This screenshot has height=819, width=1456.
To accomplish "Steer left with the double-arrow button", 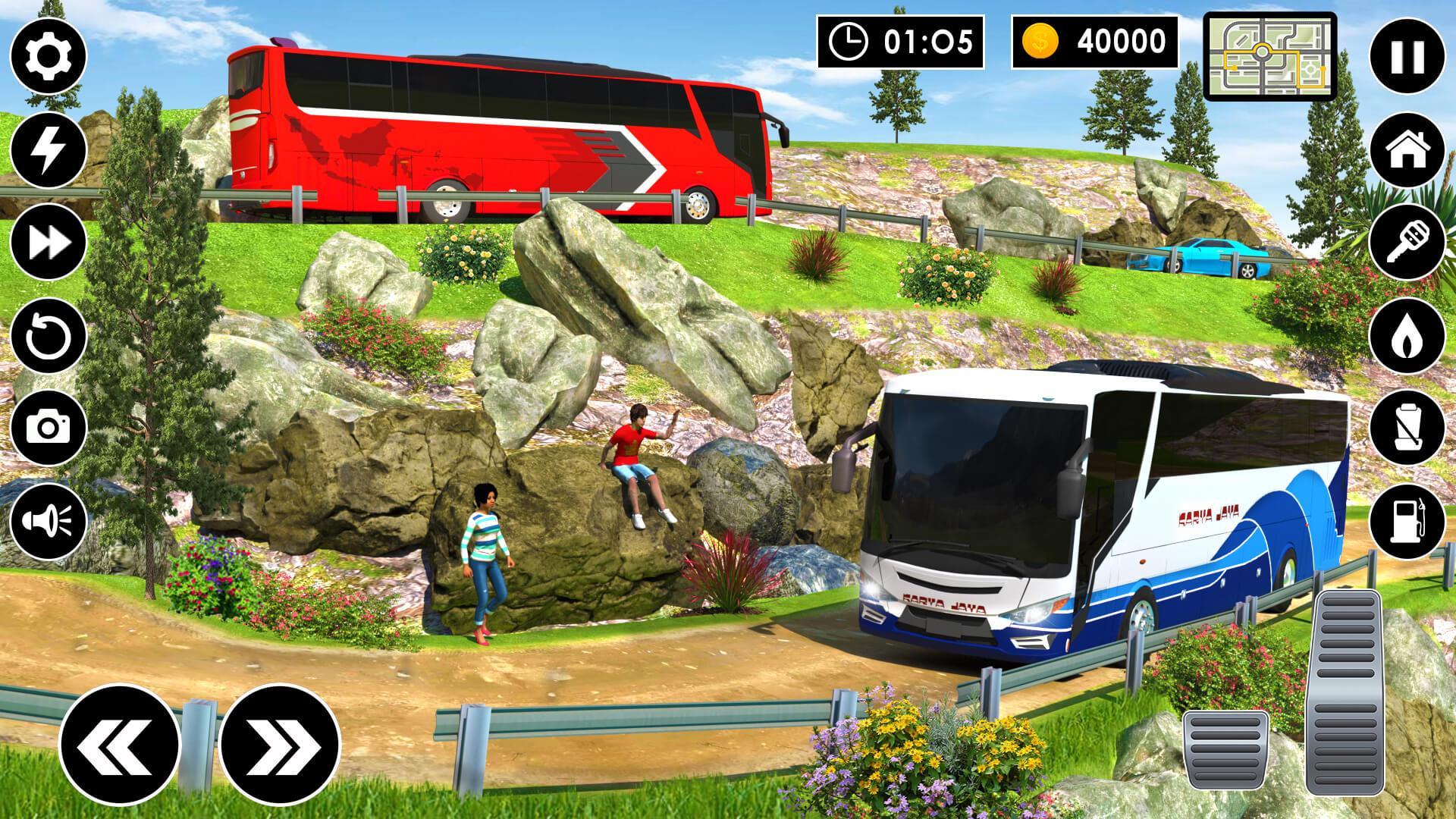I will (120, 744).
